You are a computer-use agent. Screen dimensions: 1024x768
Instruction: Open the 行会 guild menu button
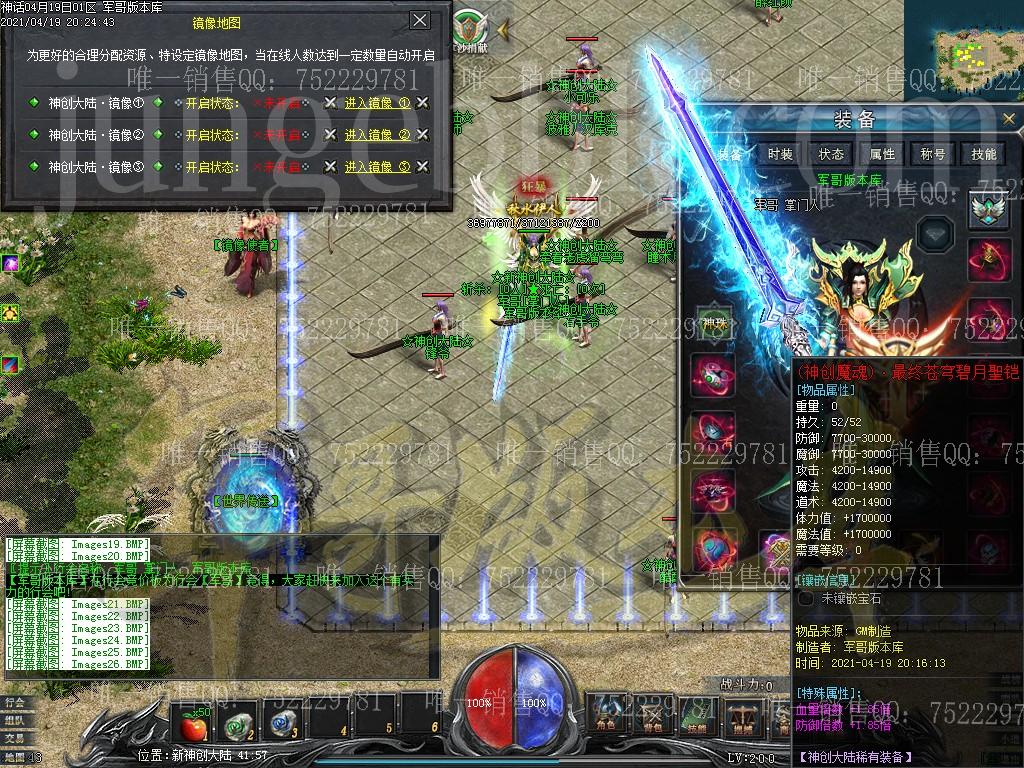click(15, 702)
